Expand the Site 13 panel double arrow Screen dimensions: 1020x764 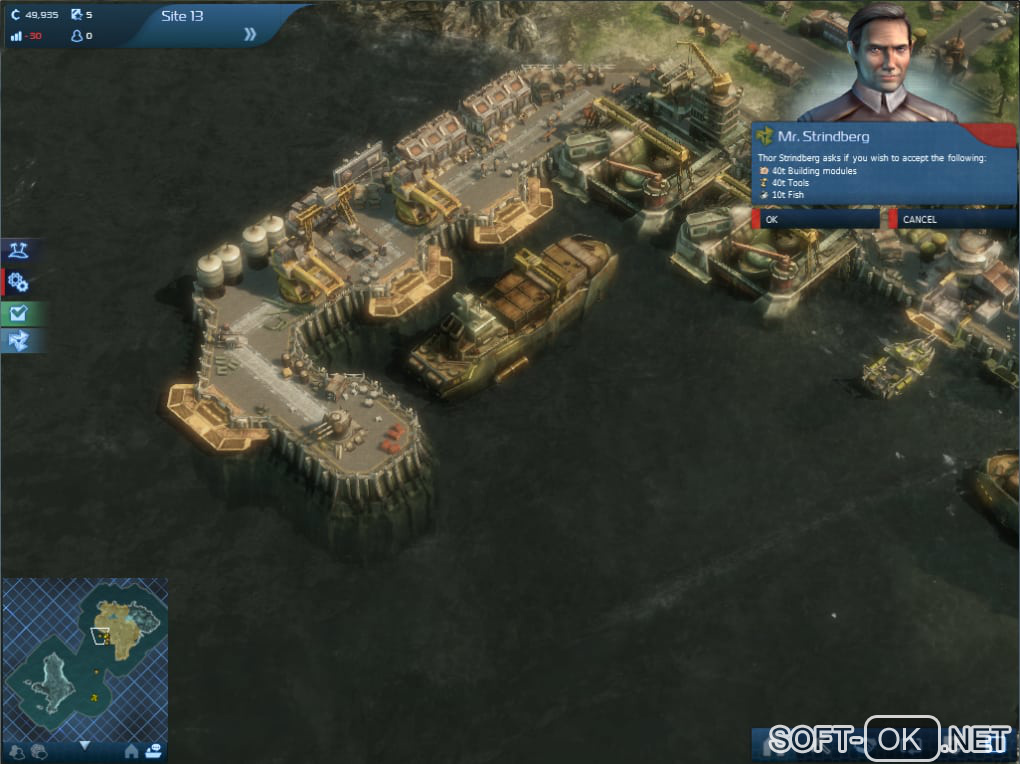click(250, 34)
